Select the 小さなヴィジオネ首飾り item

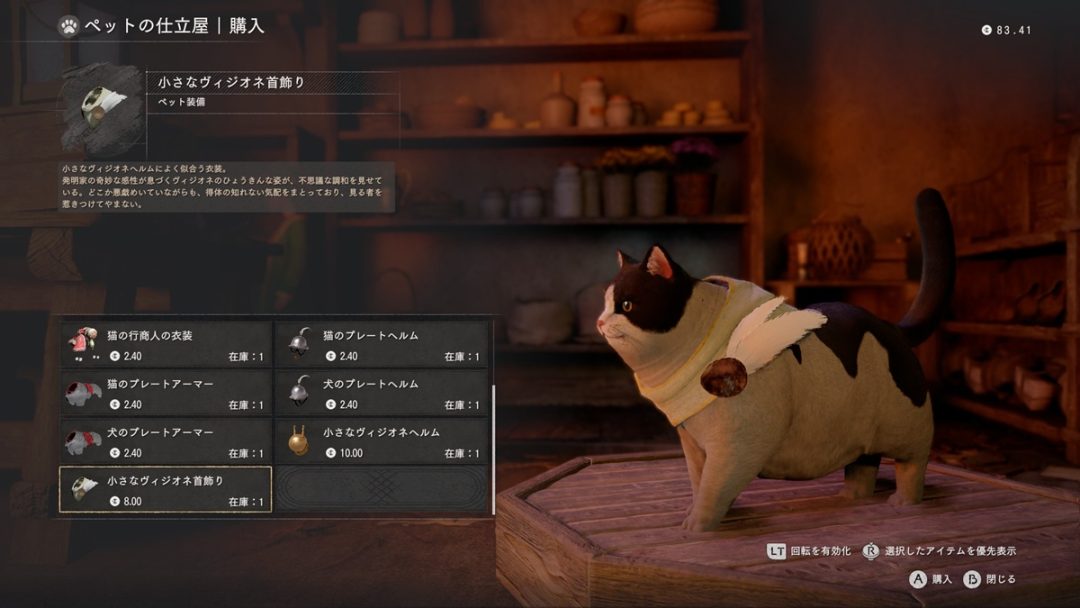tap(166, 490)
